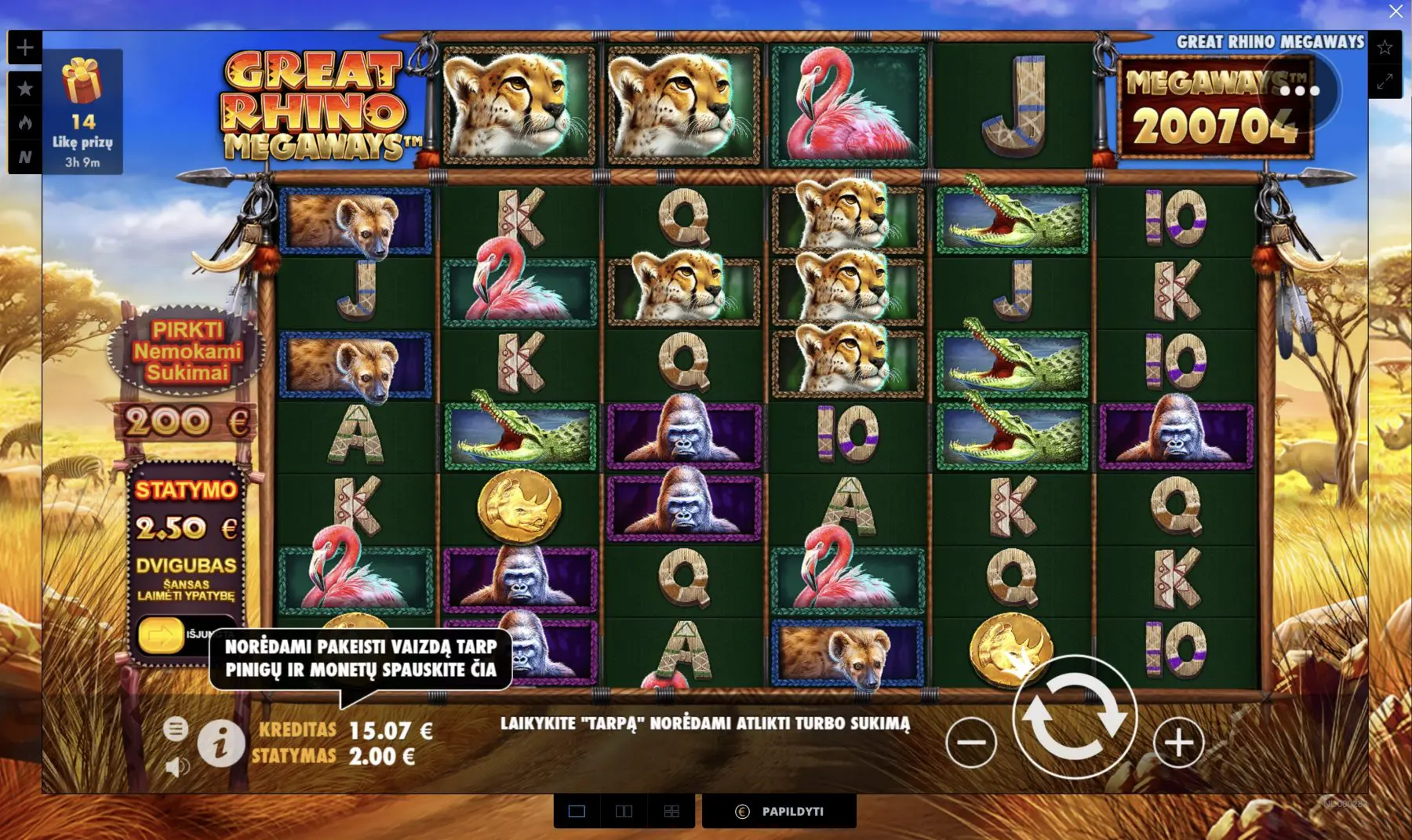Viewport: 1412px width, 840px height.
Task: Spin the reels with the circular arrow button
Action: pos(1074,716)
